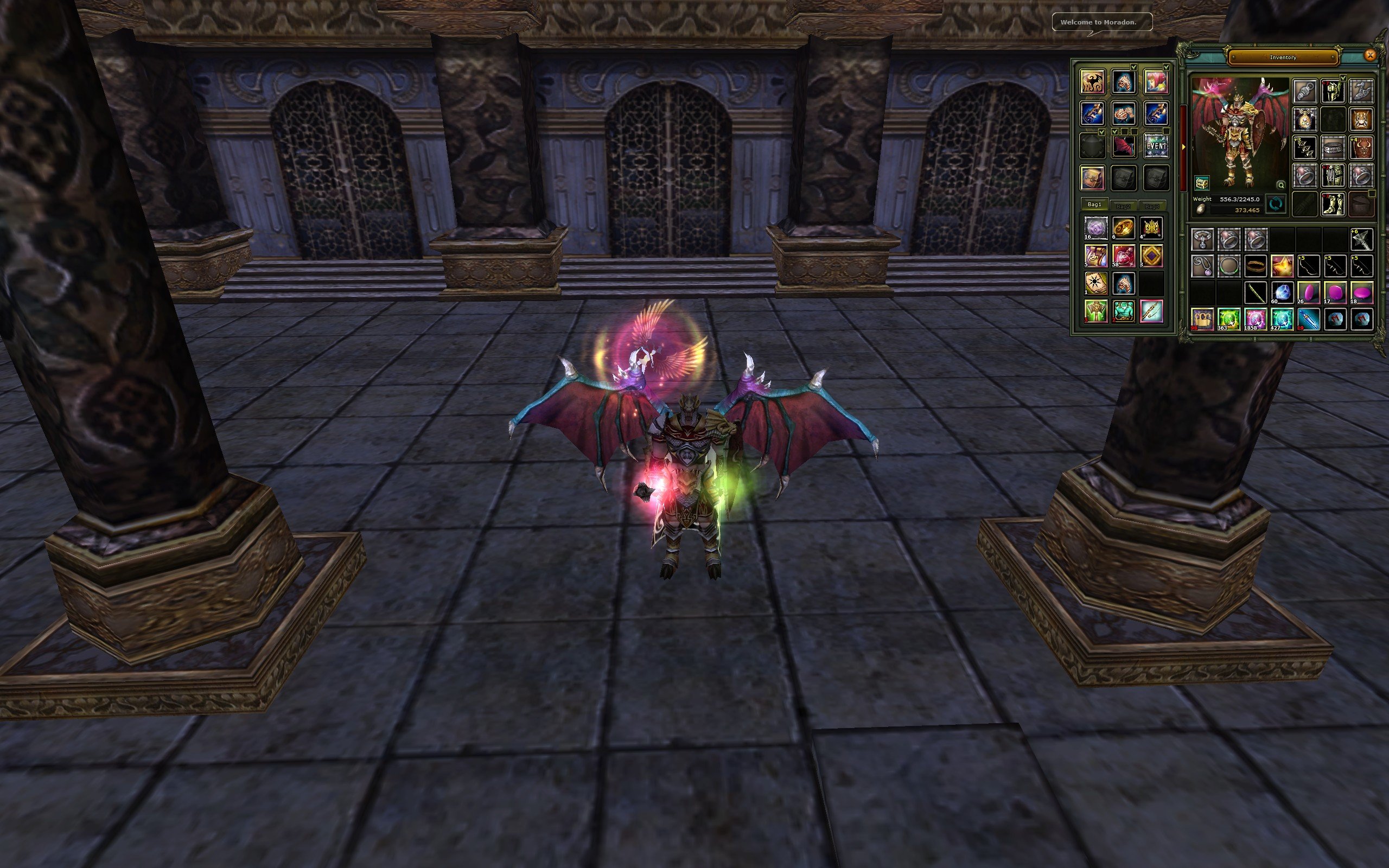Viewport: 1389px width, 868px height.
Task: Select the +7 boots in equipment panel
Action: pyautogui.click(x=1333, y=204)
